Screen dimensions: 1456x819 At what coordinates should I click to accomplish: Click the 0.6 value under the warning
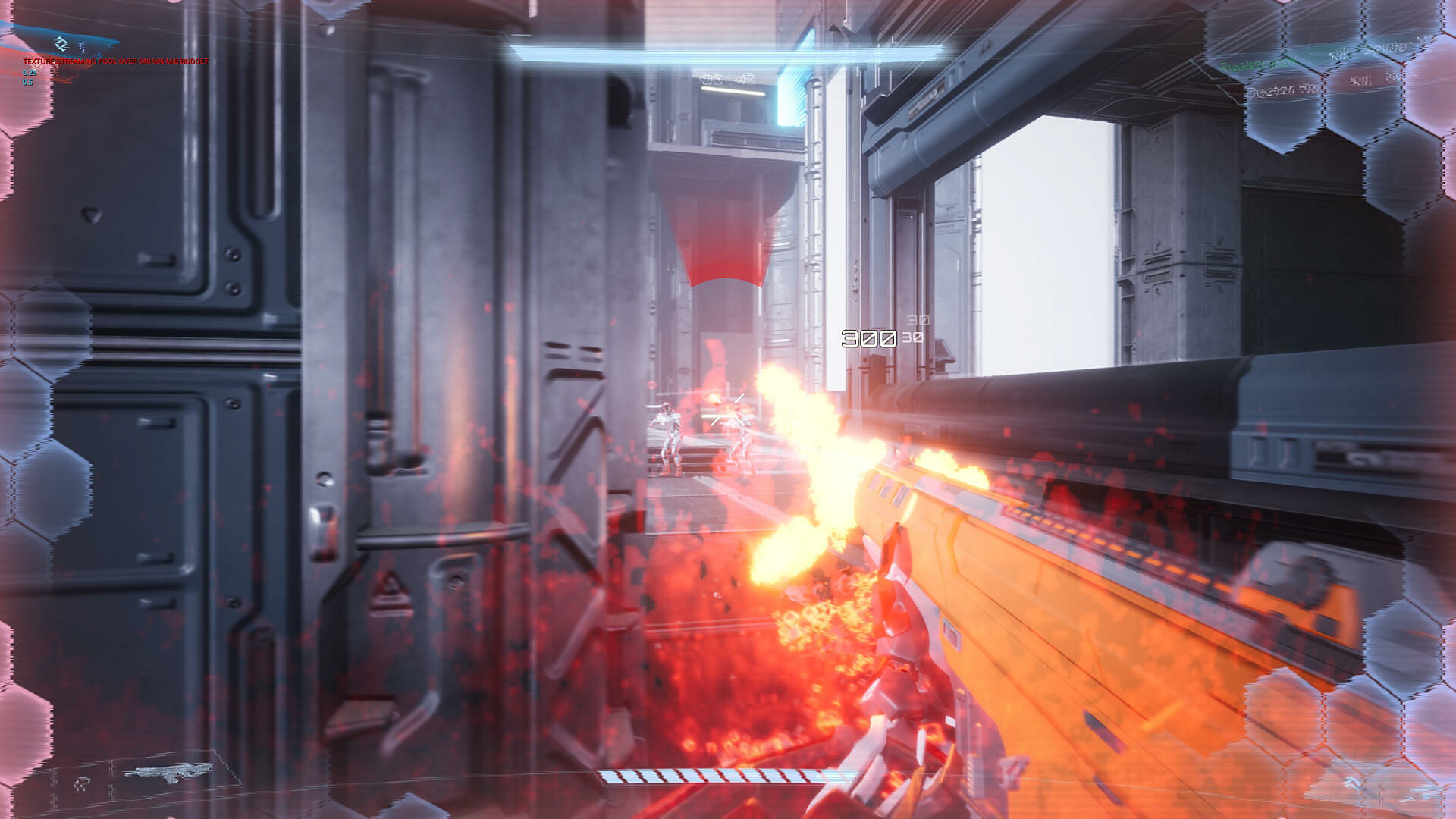pyautogui.click(x=28, y=82)
